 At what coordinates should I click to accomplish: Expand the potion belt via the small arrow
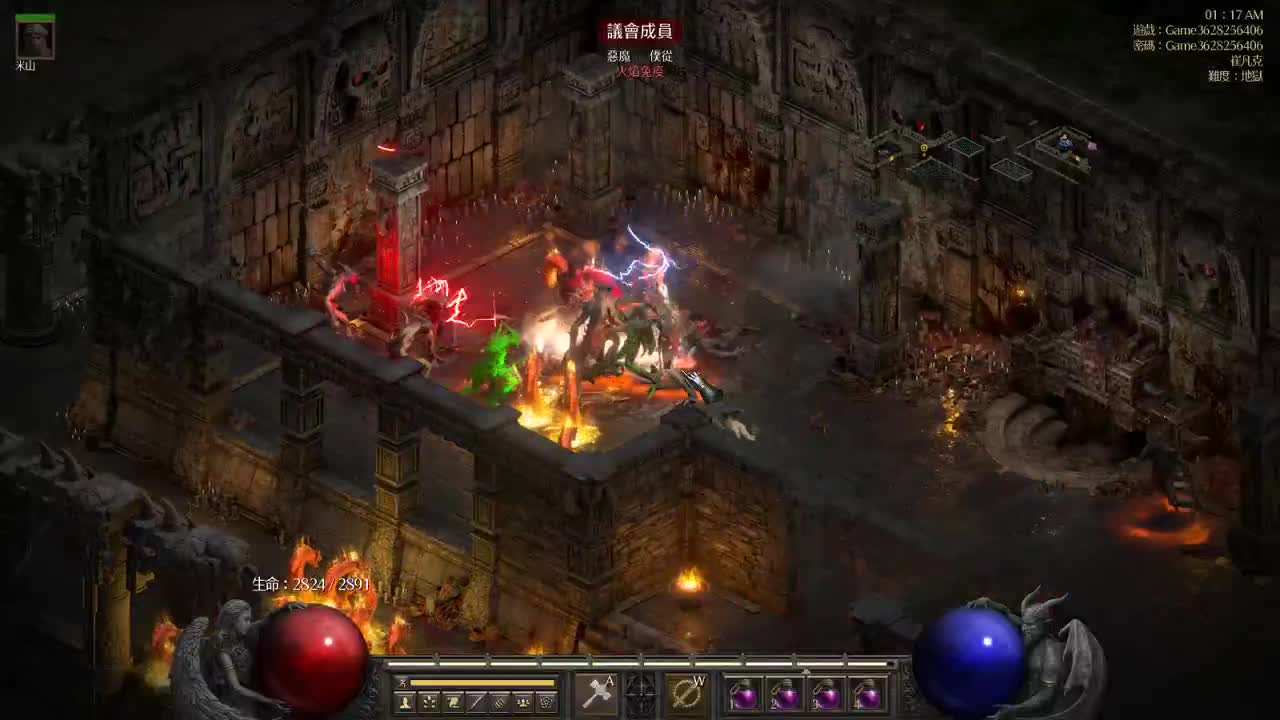pyautogui.click(x=806, y=671)
